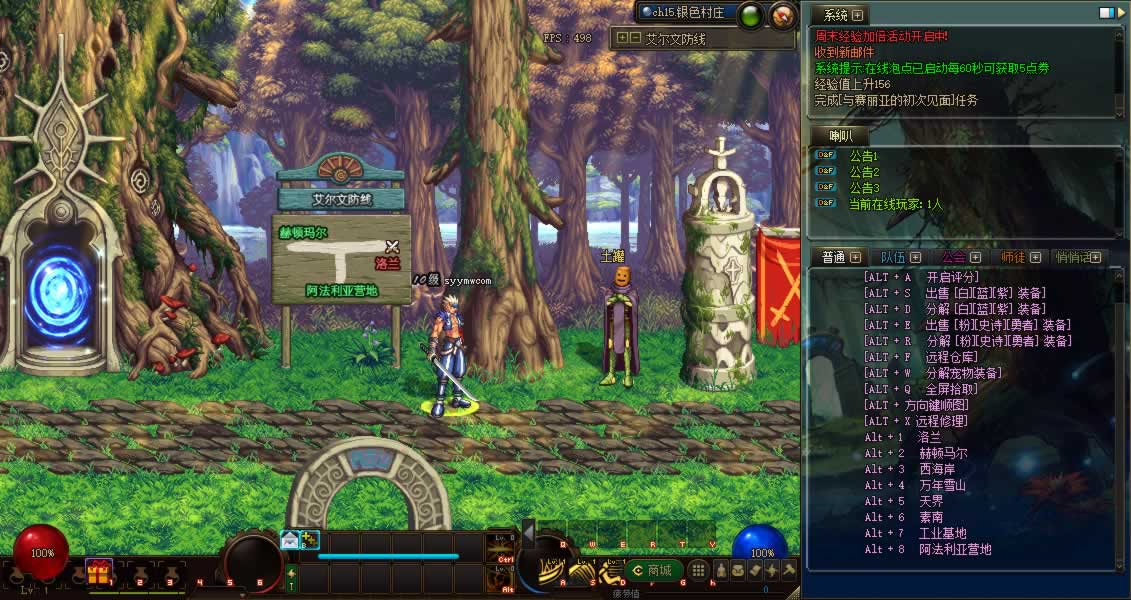Click the 公告1 announcement row

[x=863, y=156]
